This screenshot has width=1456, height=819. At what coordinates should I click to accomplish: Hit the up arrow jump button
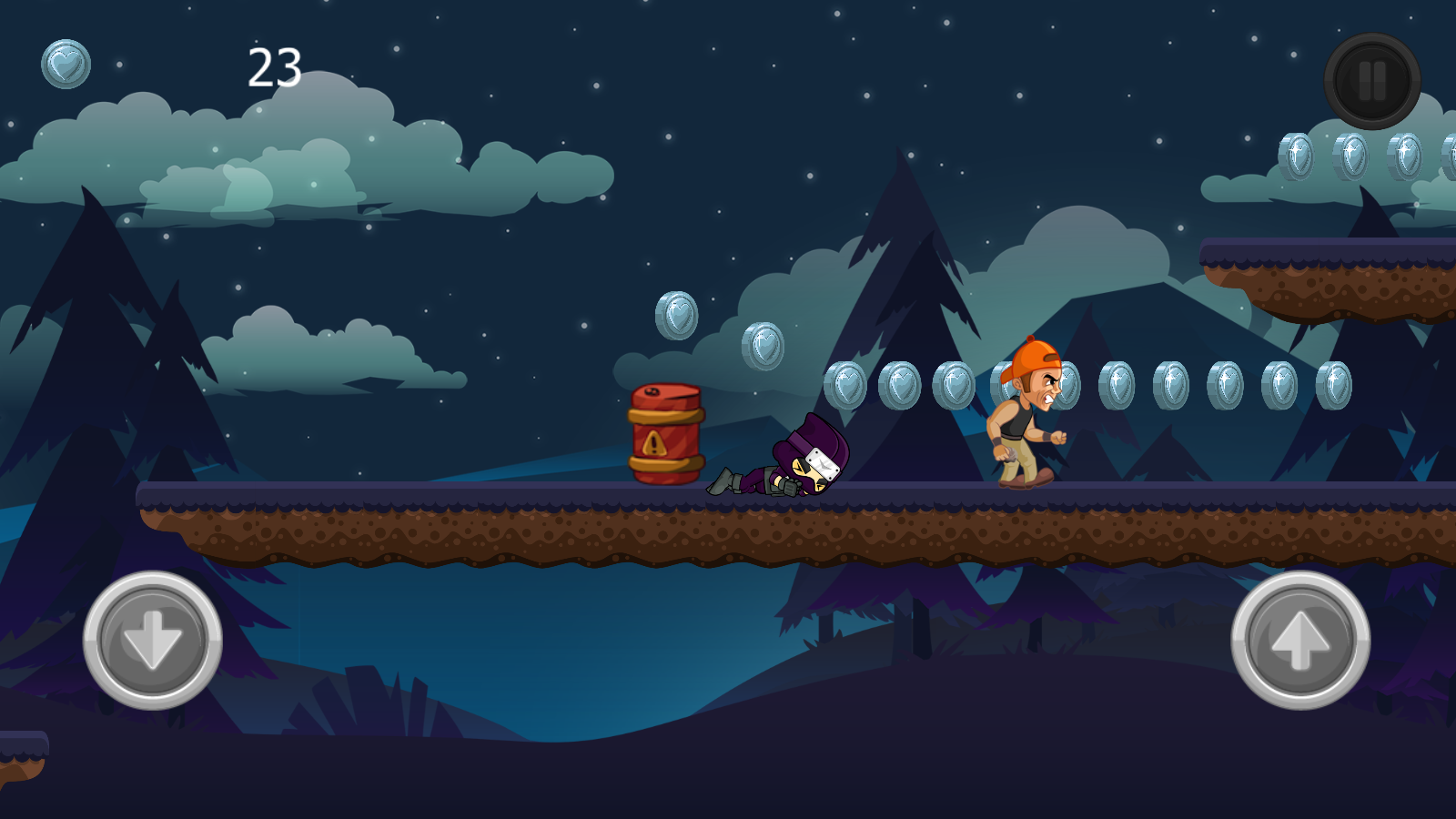pos(1300,640)
